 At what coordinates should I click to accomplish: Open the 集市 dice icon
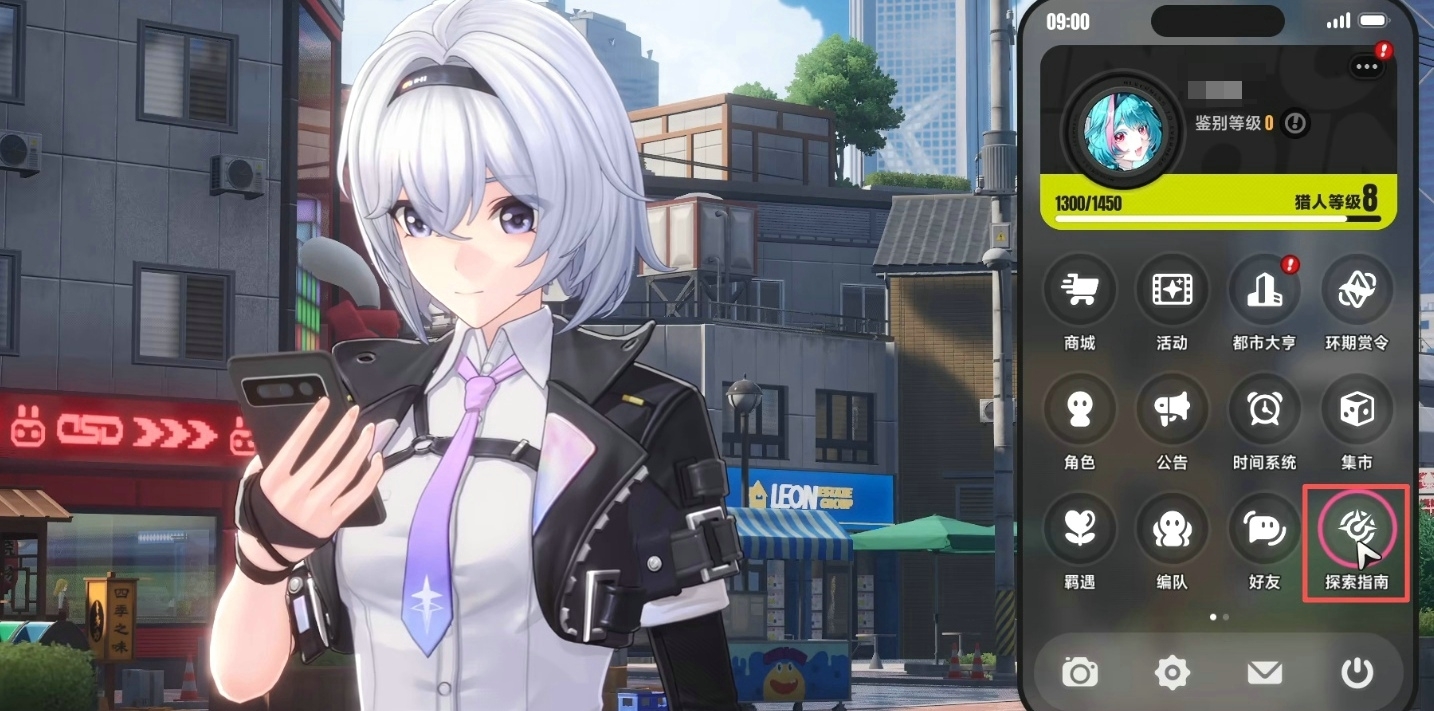(1356, 410)
